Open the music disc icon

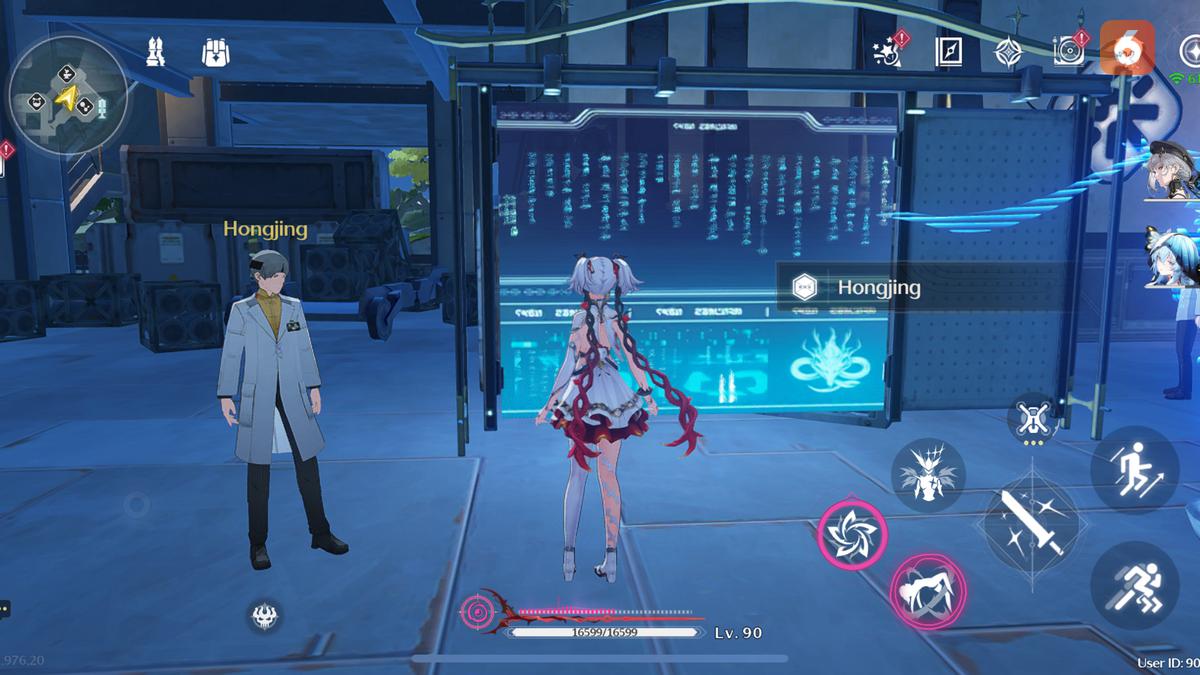click(x=1068, y=50)
